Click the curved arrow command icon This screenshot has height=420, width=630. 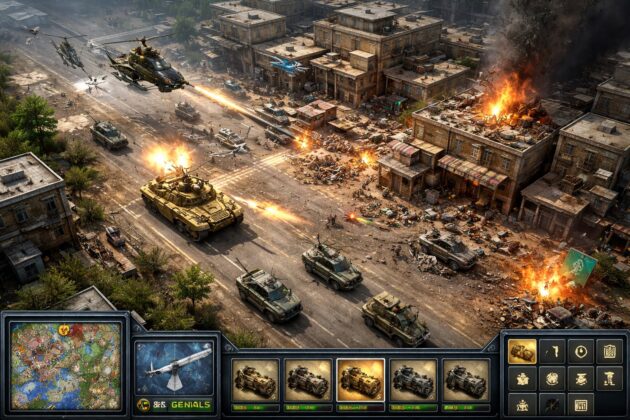552,351
